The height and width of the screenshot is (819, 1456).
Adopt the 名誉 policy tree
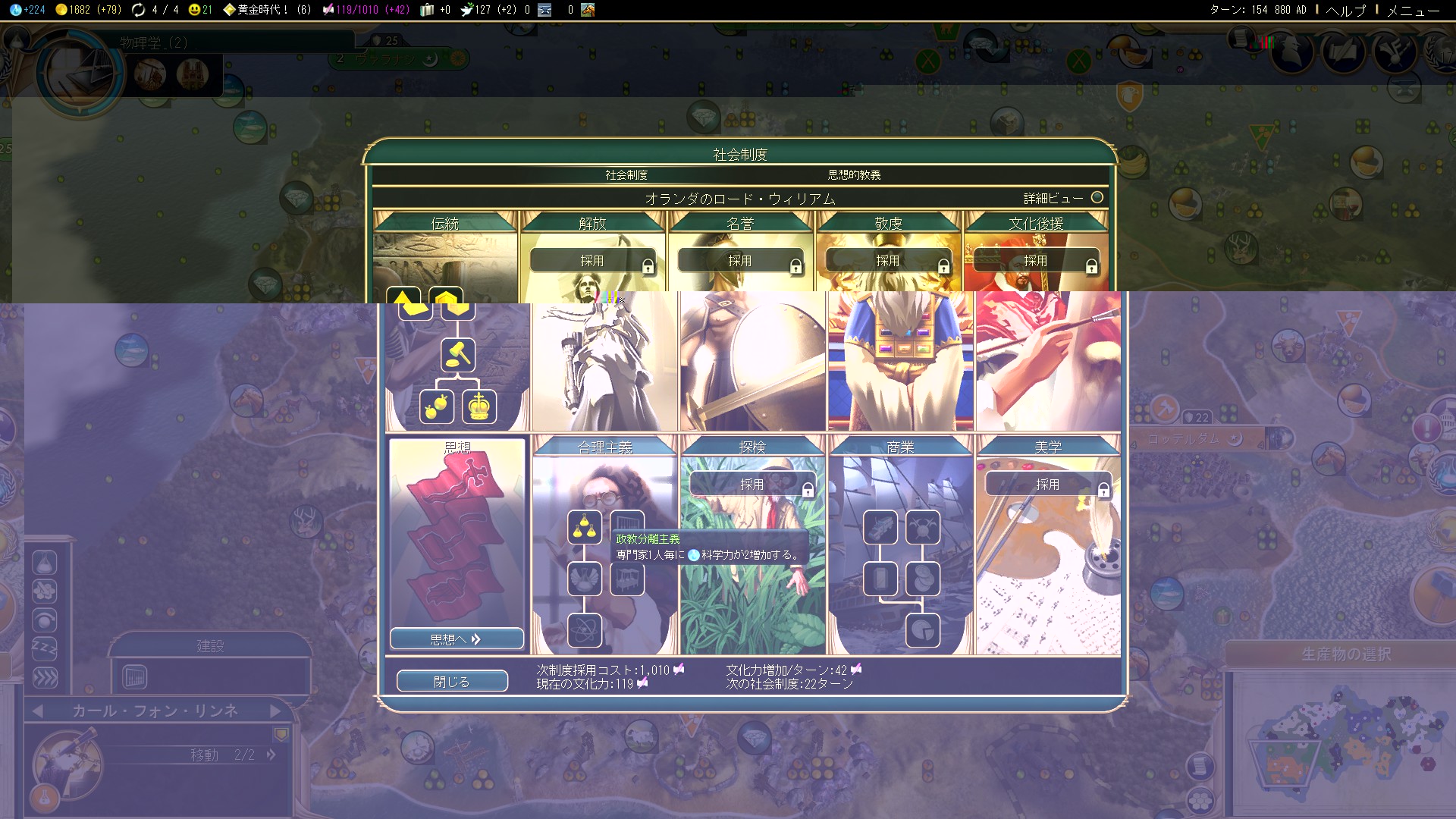pos(740,261)
